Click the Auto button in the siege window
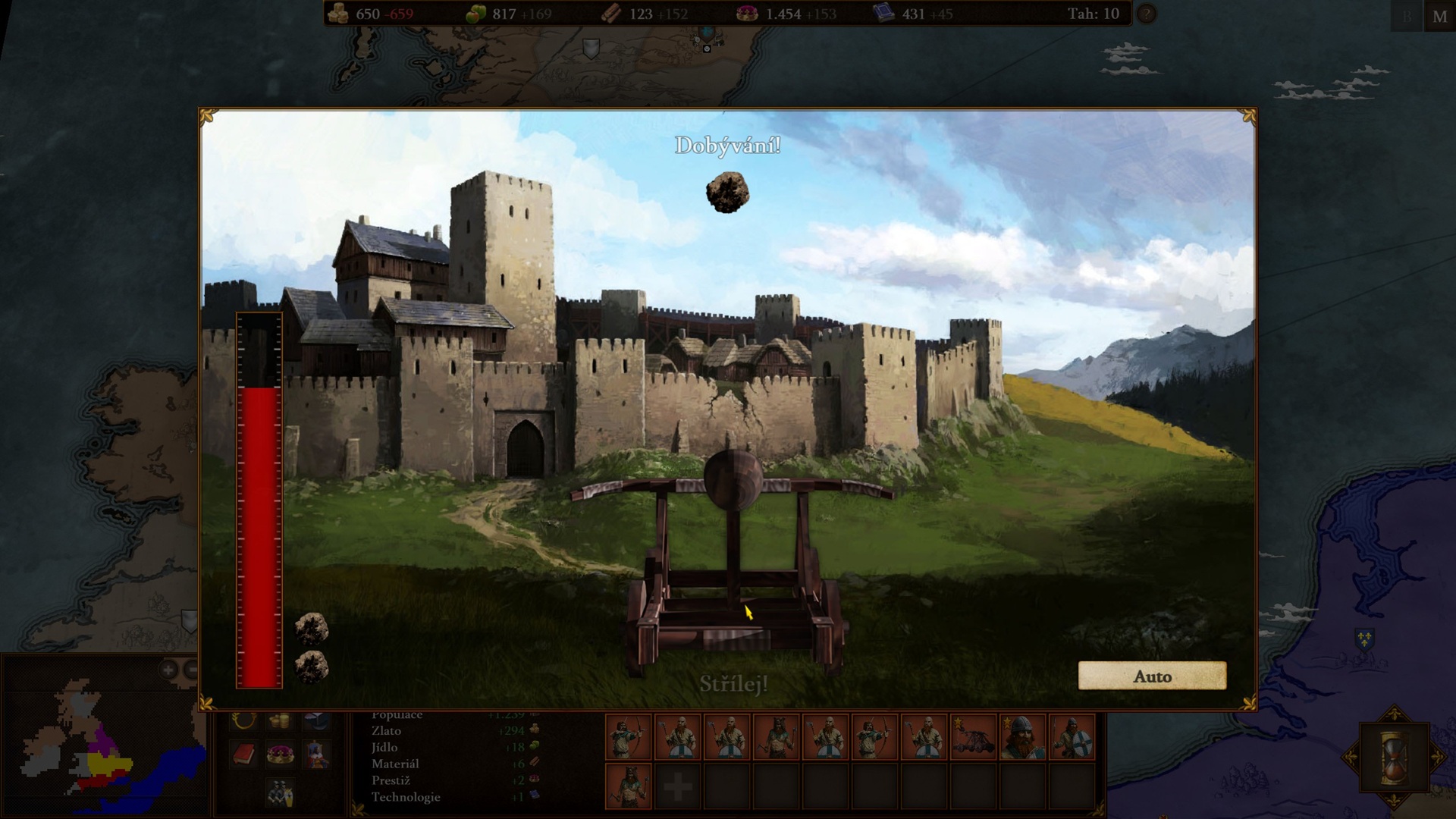The image size is (1456, 819). pos(1152,676)
